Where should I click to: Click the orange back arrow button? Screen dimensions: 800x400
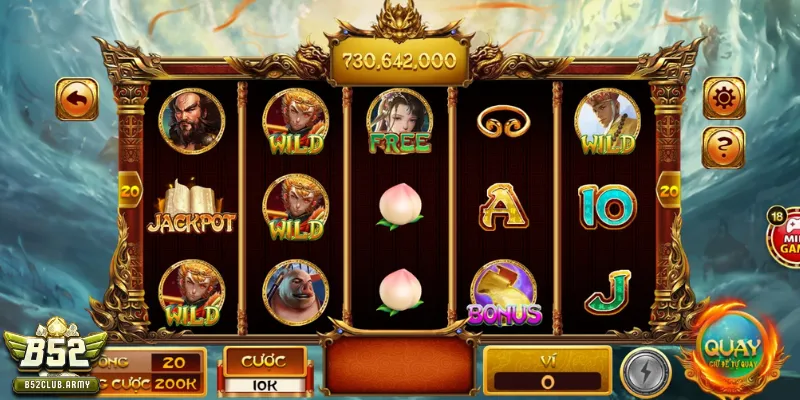click(x=76, y=100)
